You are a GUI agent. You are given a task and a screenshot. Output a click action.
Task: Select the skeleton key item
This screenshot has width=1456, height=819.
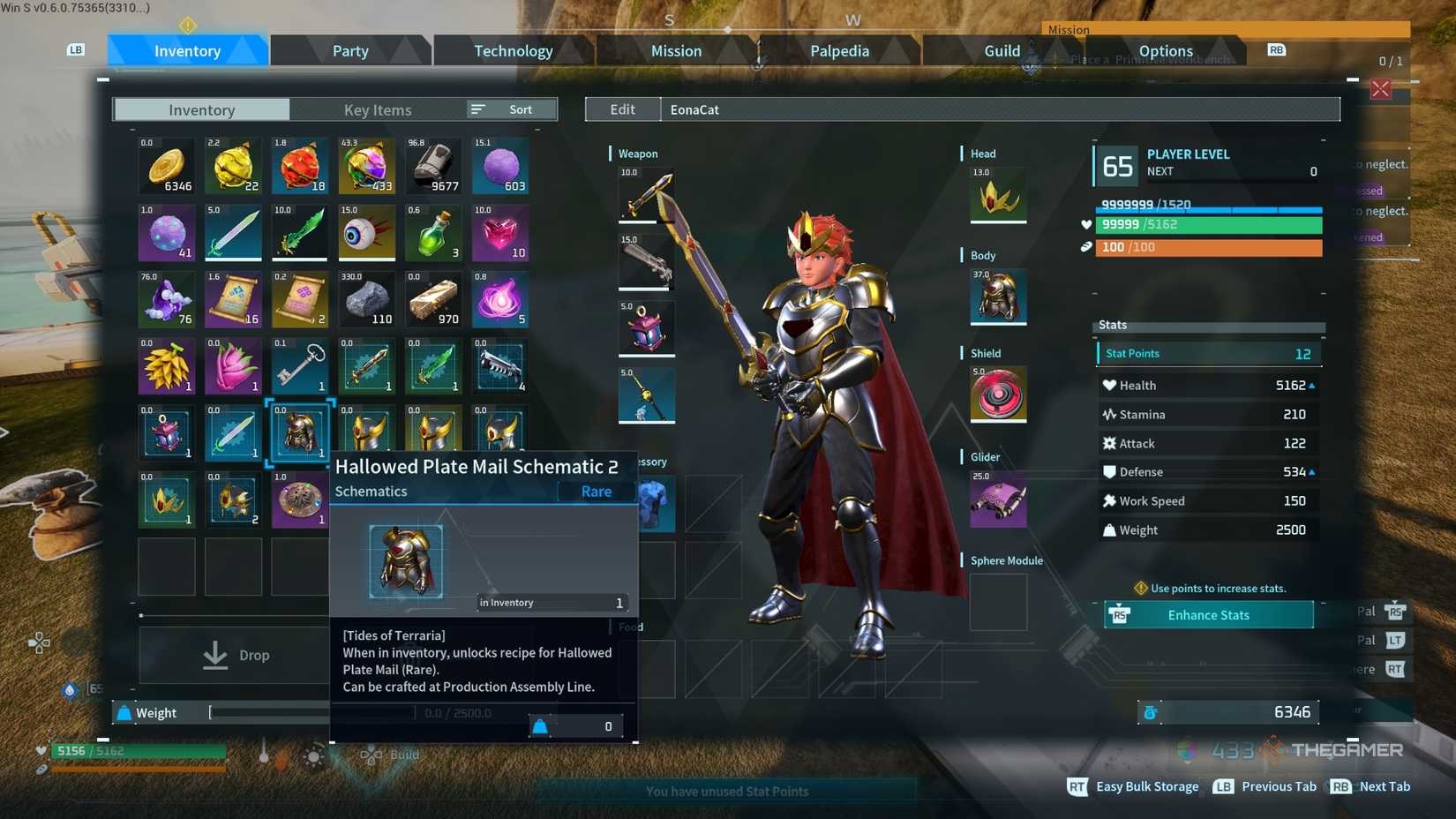point(299,365)
